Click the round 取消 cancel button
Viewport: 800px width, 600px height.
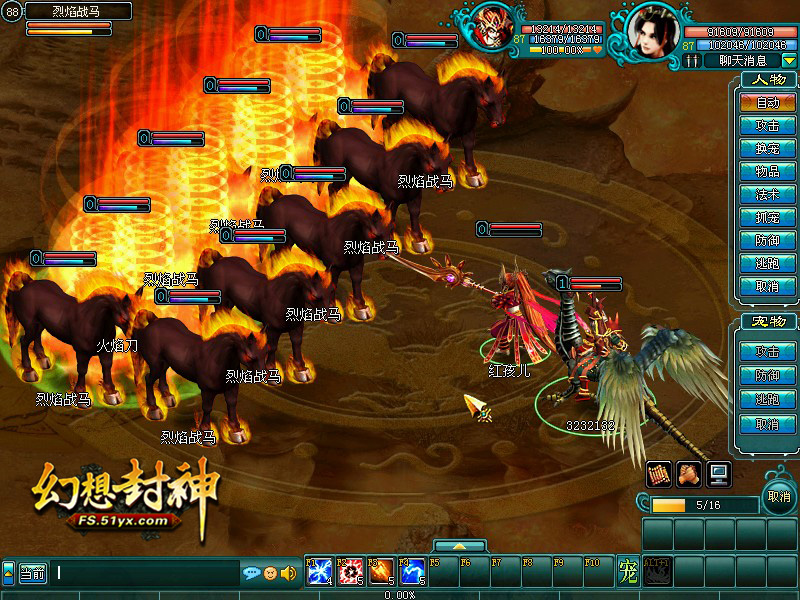pyautogui.click(x=778, y=497)
